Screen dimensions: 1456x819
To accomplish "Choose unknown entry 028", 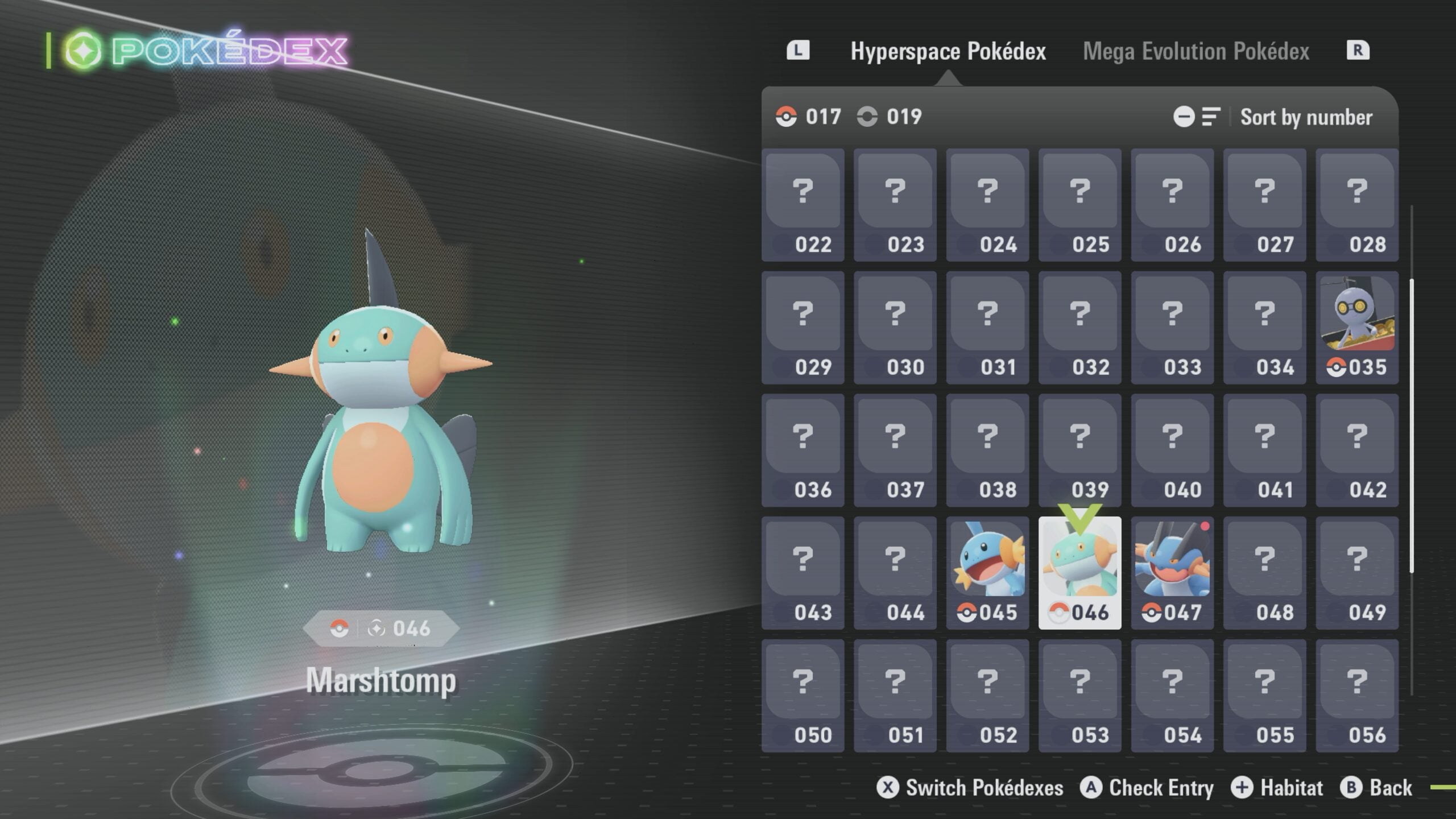I will click(x=1356, y=205).
